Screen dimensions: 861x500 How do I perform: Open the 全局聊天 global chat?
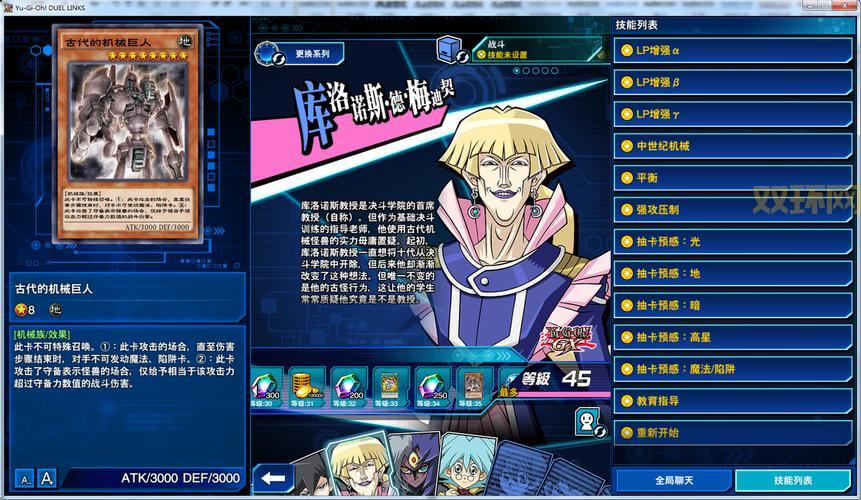pos(674,481)
